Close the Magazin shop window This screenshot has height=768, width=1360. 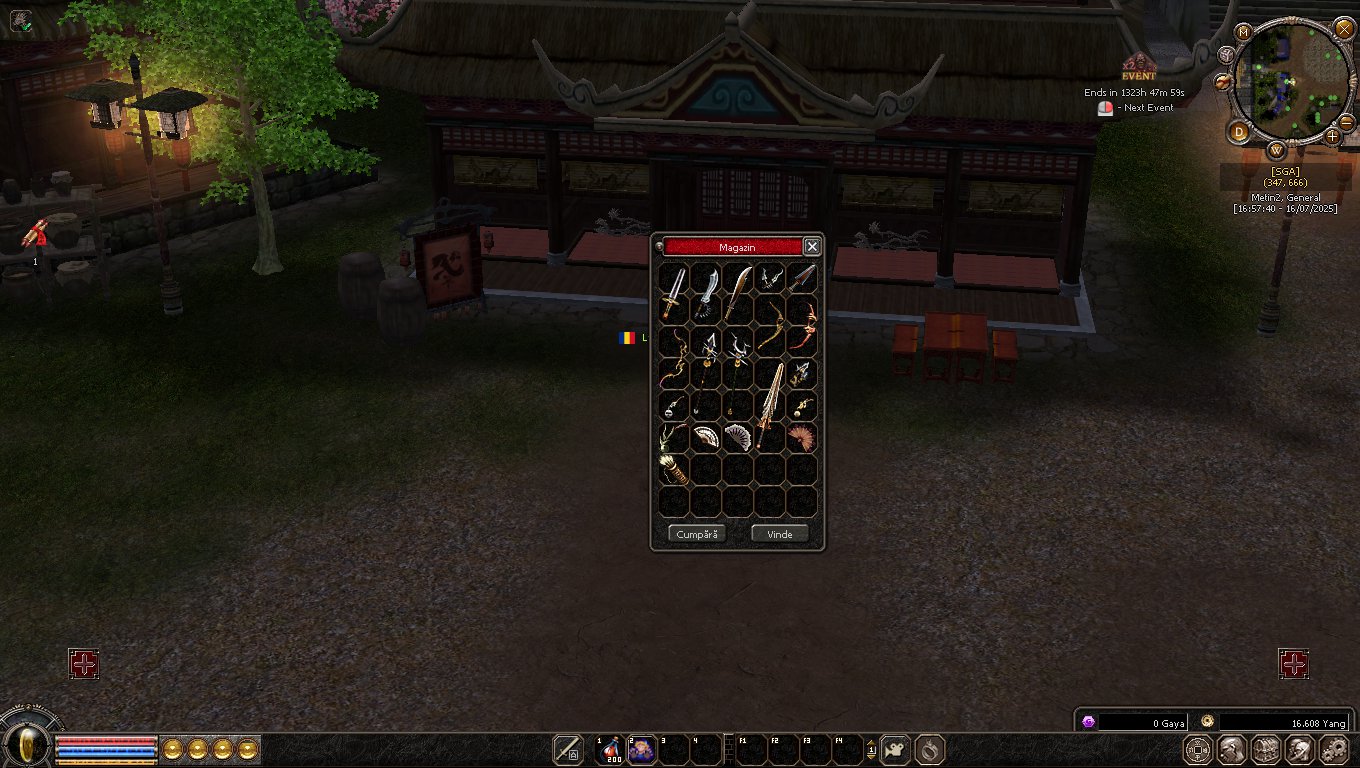pos(812,247)
